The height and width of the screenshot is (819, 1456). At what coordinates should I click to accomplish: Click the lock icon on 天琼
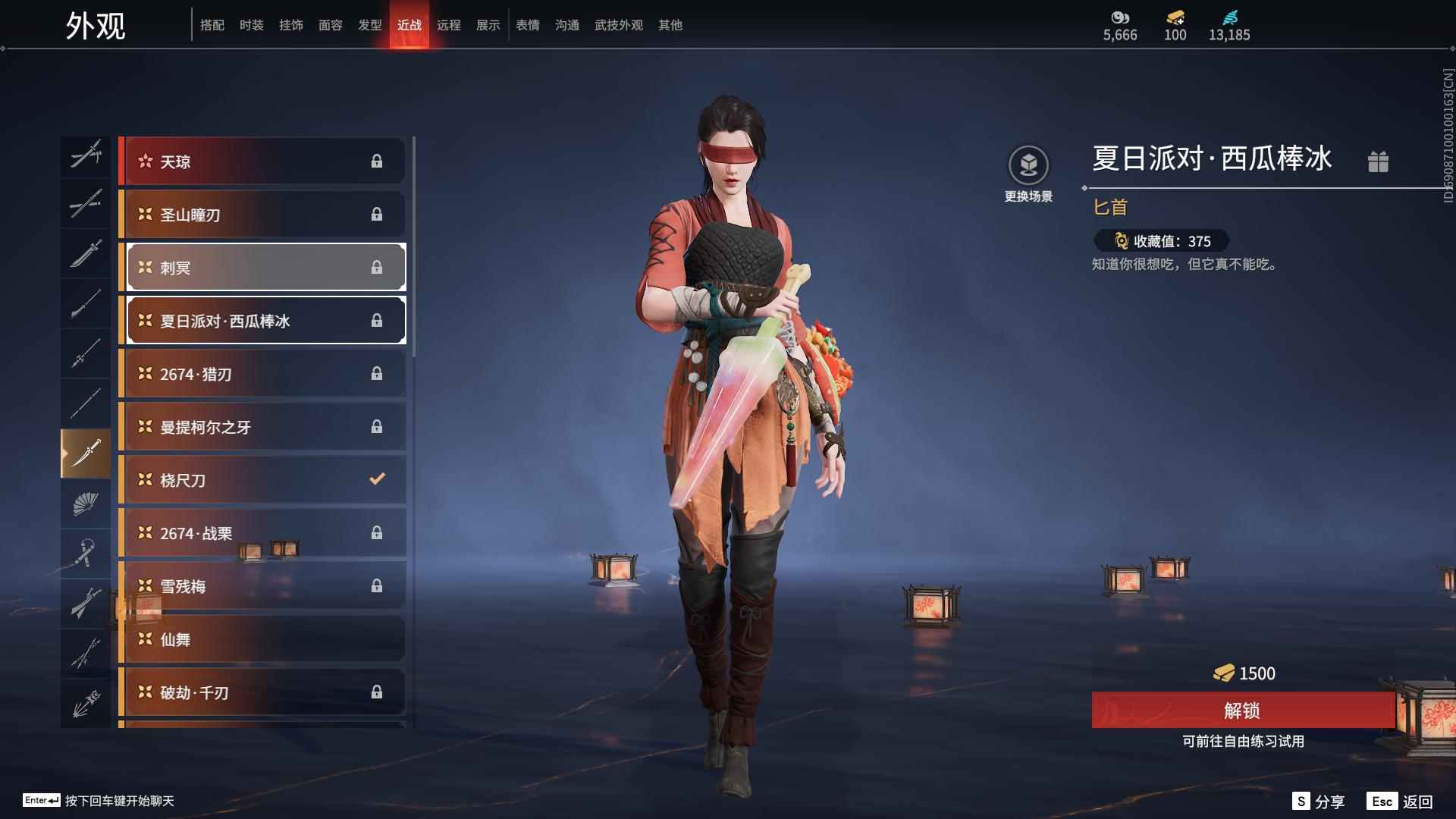[x=377, y=161]
